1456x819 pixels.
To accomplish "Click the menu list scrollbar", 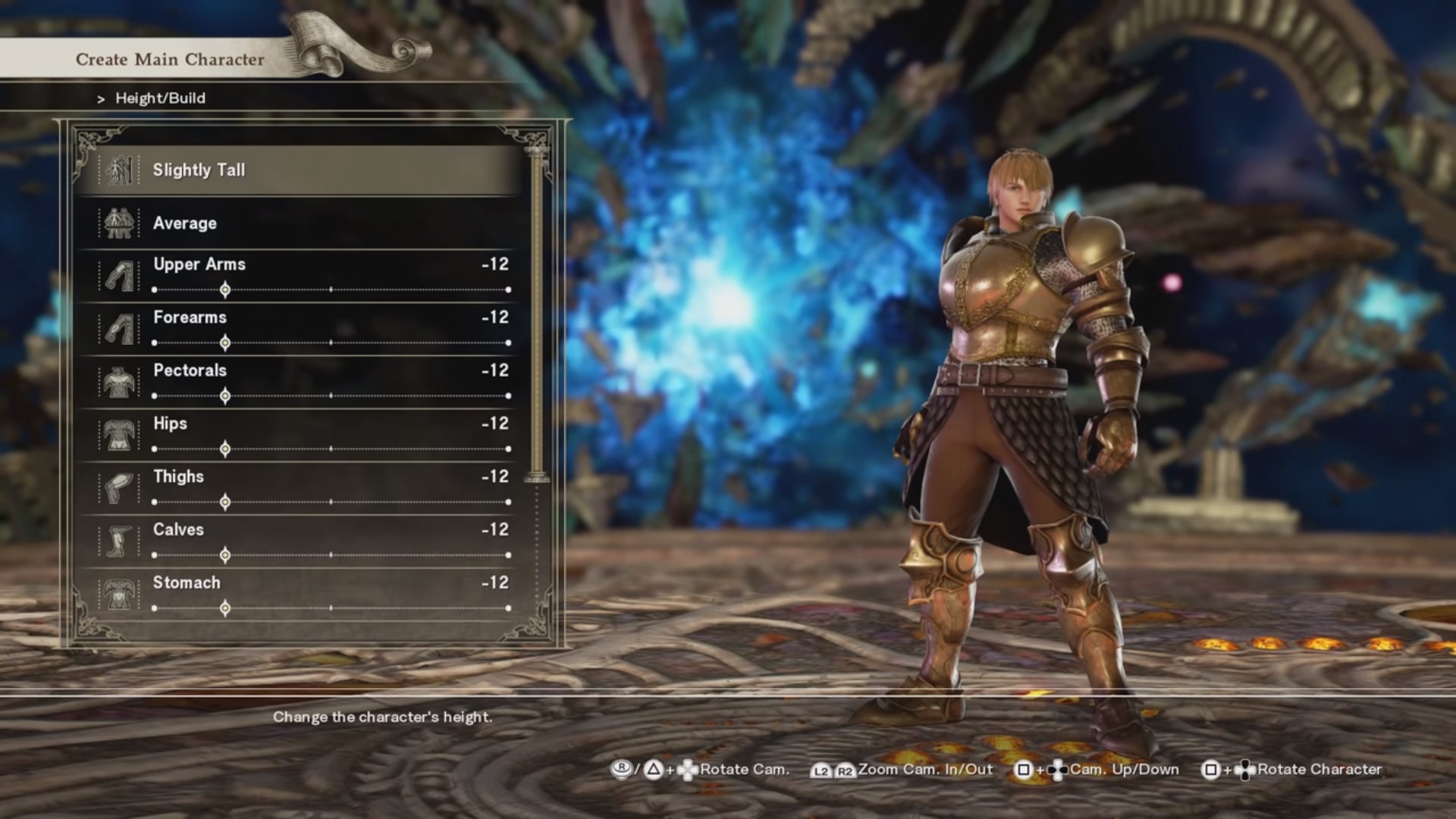I will [537, 311].
